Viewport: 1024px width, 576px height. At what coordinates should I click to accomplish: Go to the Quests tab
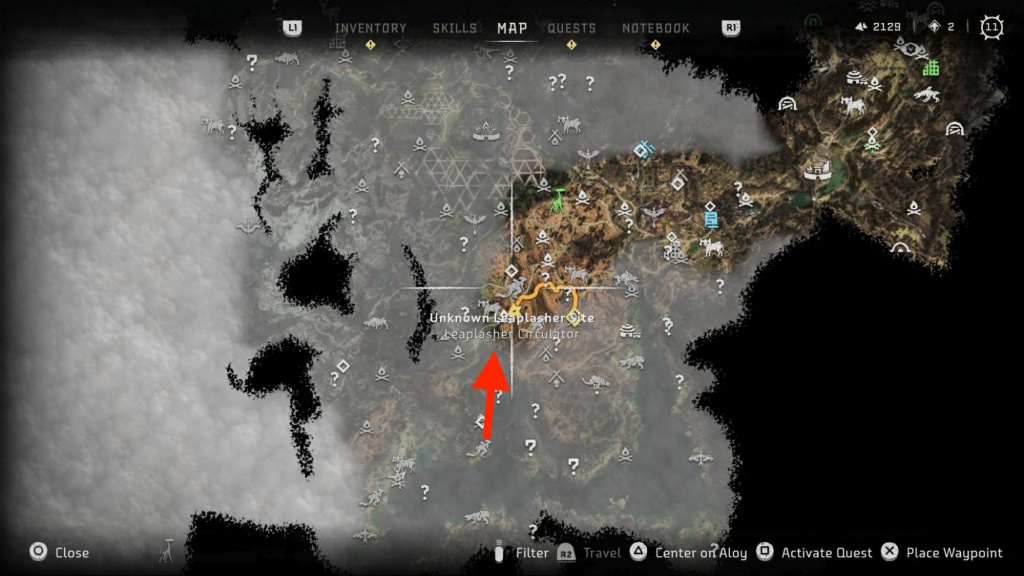572,28
